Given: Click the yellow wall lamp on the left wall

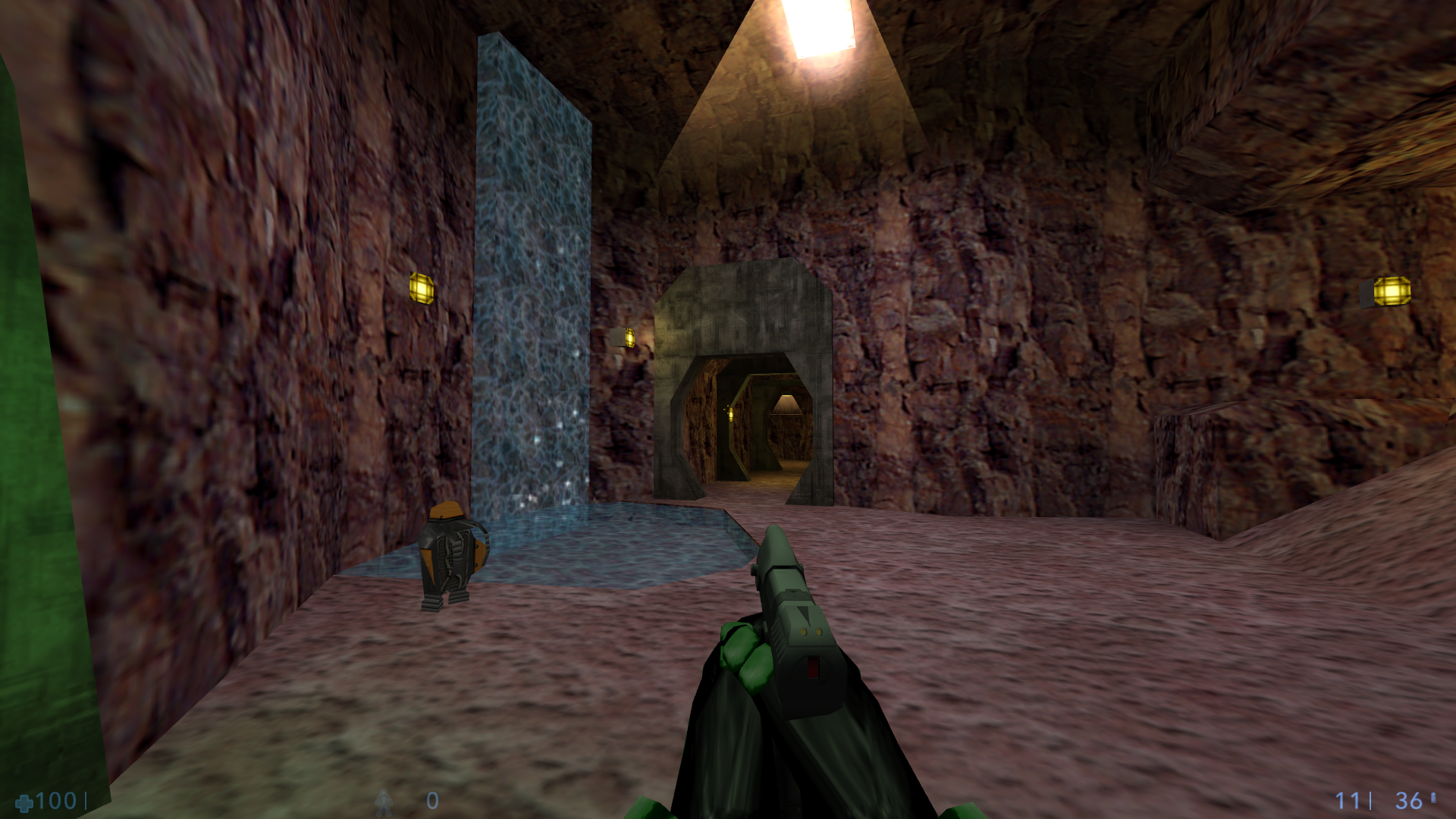Looking at the screenshot, I should (x=422, y=289).
